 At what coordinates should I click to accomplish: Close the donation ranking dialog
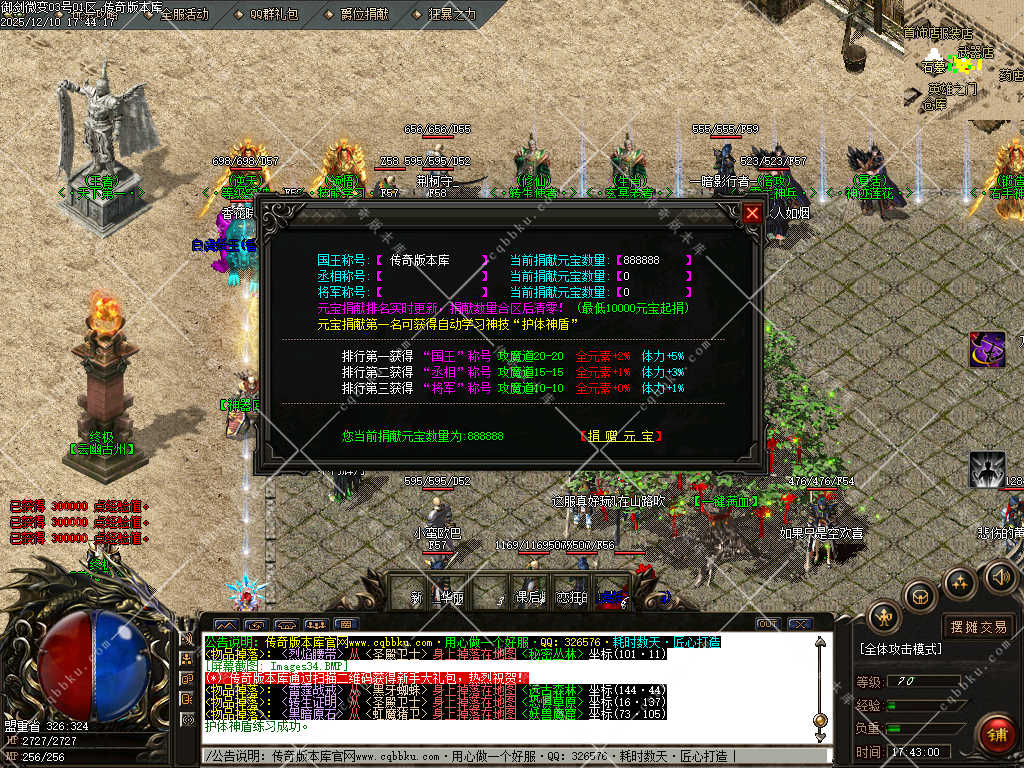752,213
